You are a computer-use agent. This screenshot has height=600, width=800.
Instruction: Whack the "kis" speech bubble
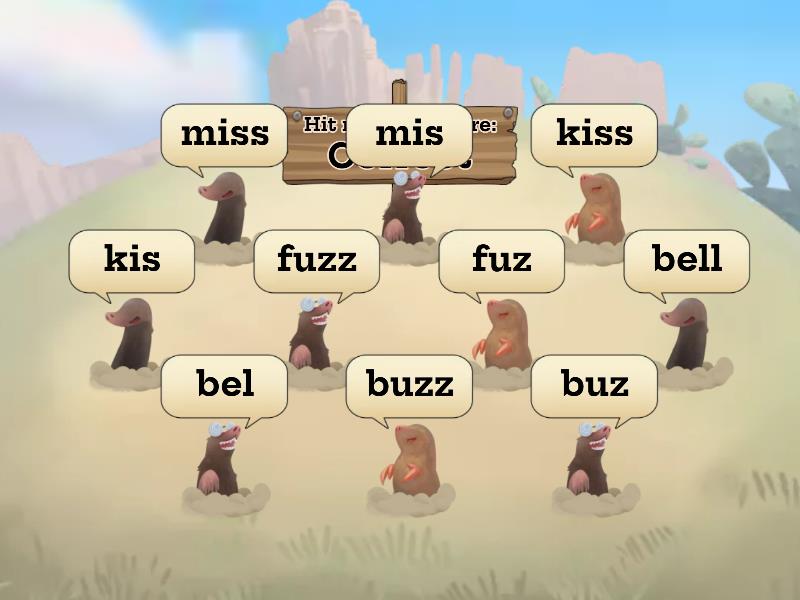pos(131,259)
